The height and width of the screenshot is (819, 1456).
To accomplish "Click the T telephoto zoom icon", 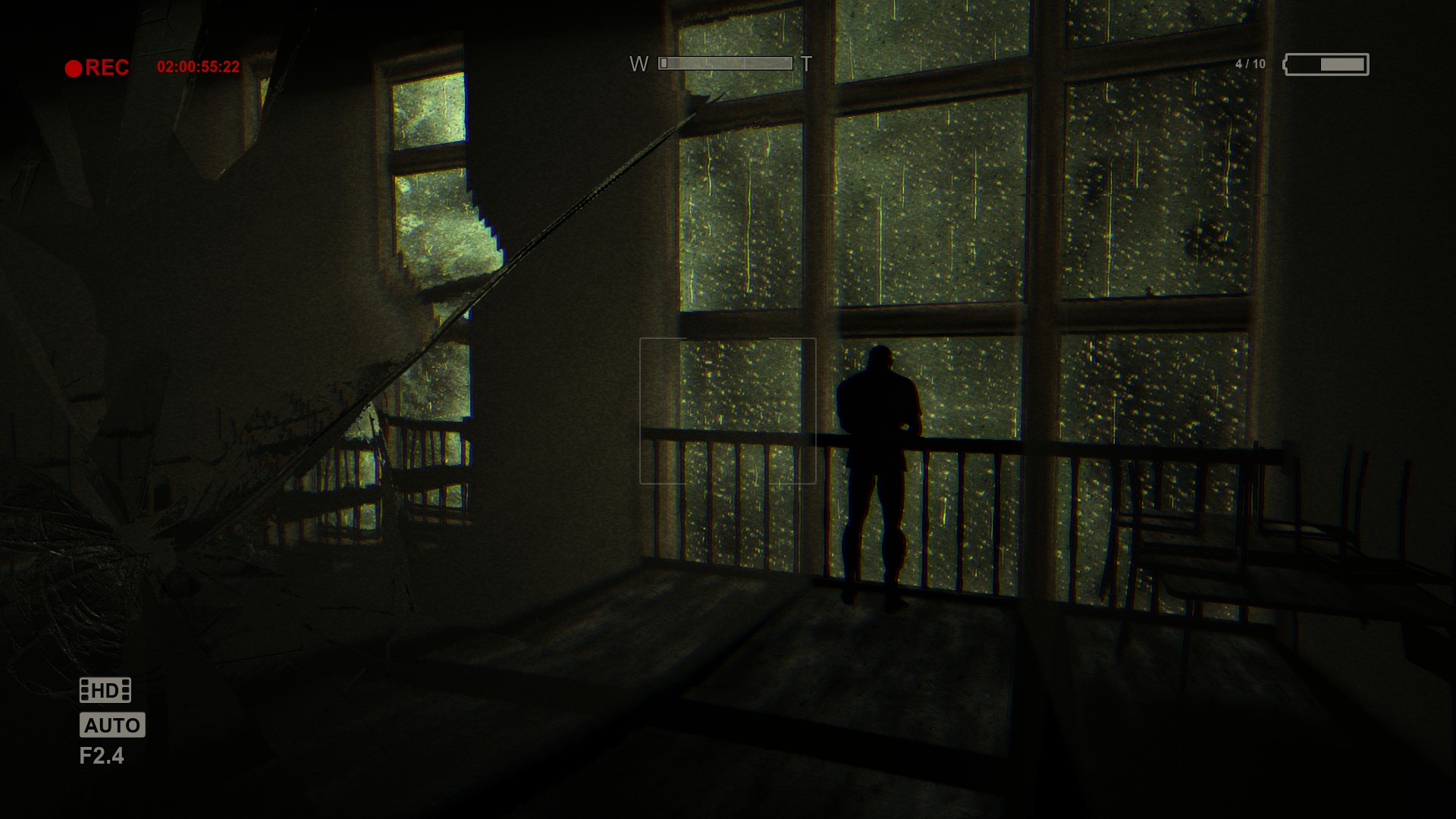I will [x=806, y=64].
